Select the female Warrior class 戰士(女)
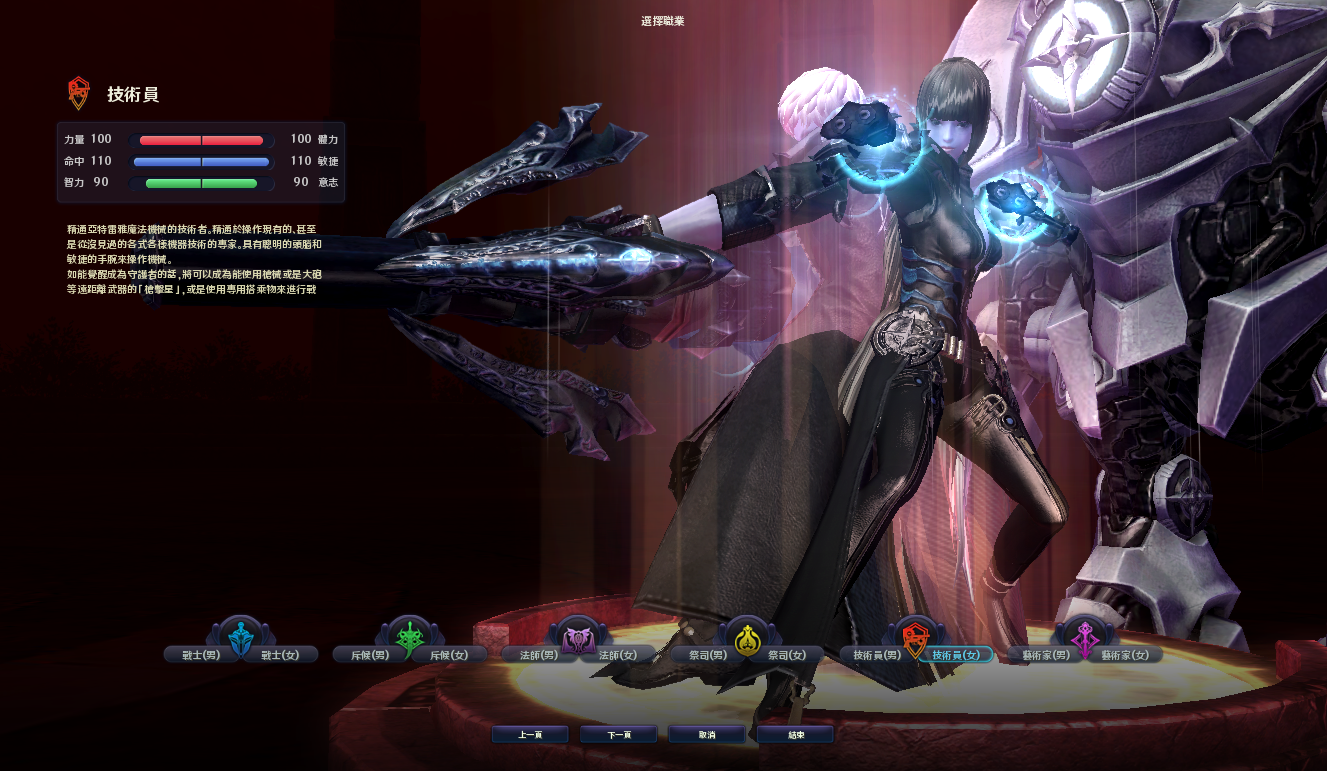Screen dimensions: 1327x771 281,655
